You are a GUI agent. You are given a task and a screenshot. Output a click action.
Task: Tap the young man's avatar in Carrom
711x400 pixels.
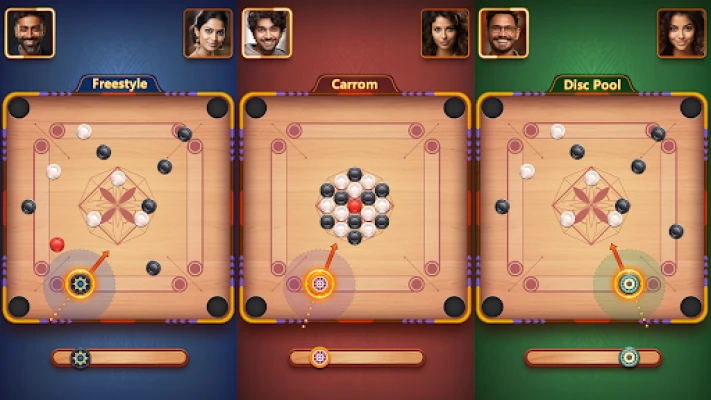(x=267, y=33)
